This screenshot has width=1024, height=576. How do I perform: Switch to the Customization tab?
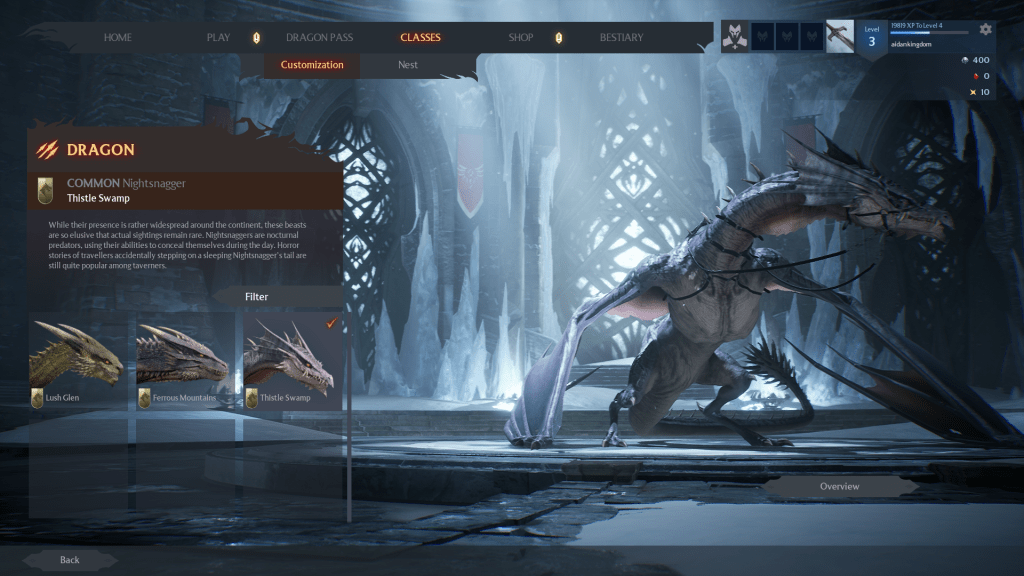tap(312, 65)
